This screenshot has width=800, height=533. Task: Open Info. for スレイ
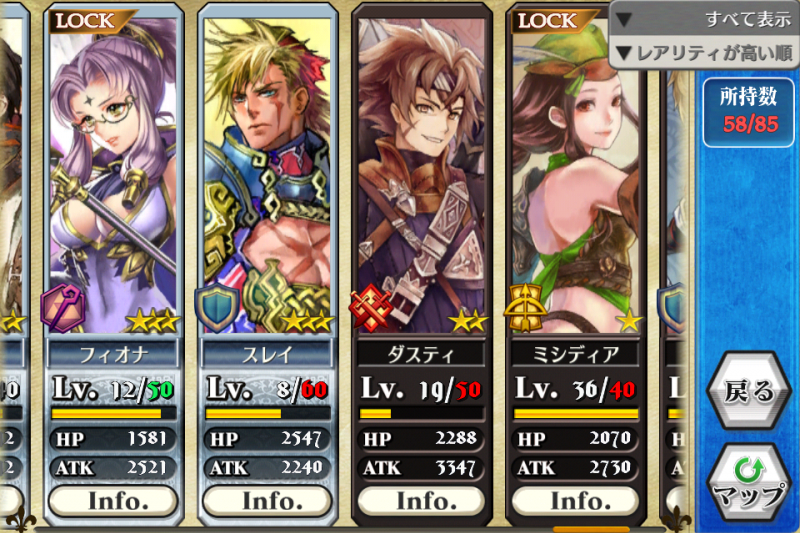[x=267, y=498]
